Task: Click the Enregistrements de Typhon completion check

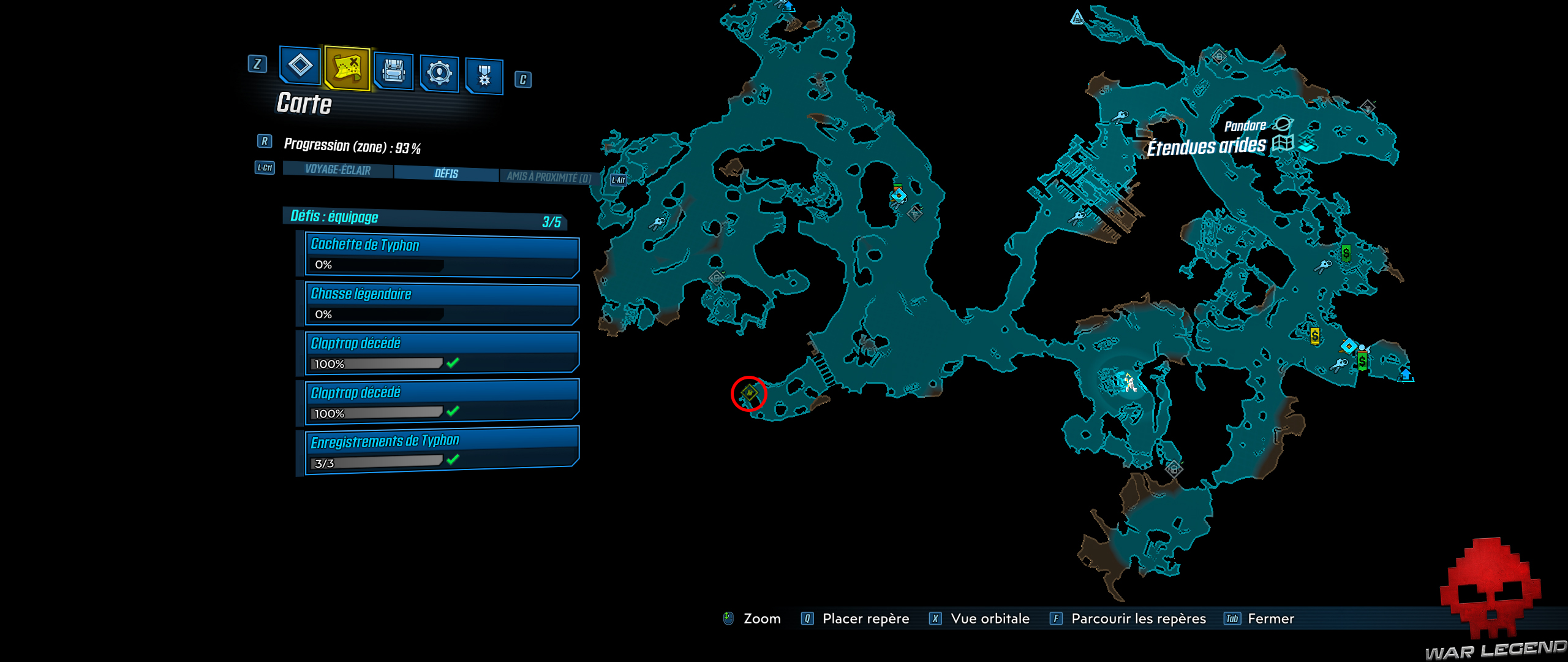Action: point(451,460)
